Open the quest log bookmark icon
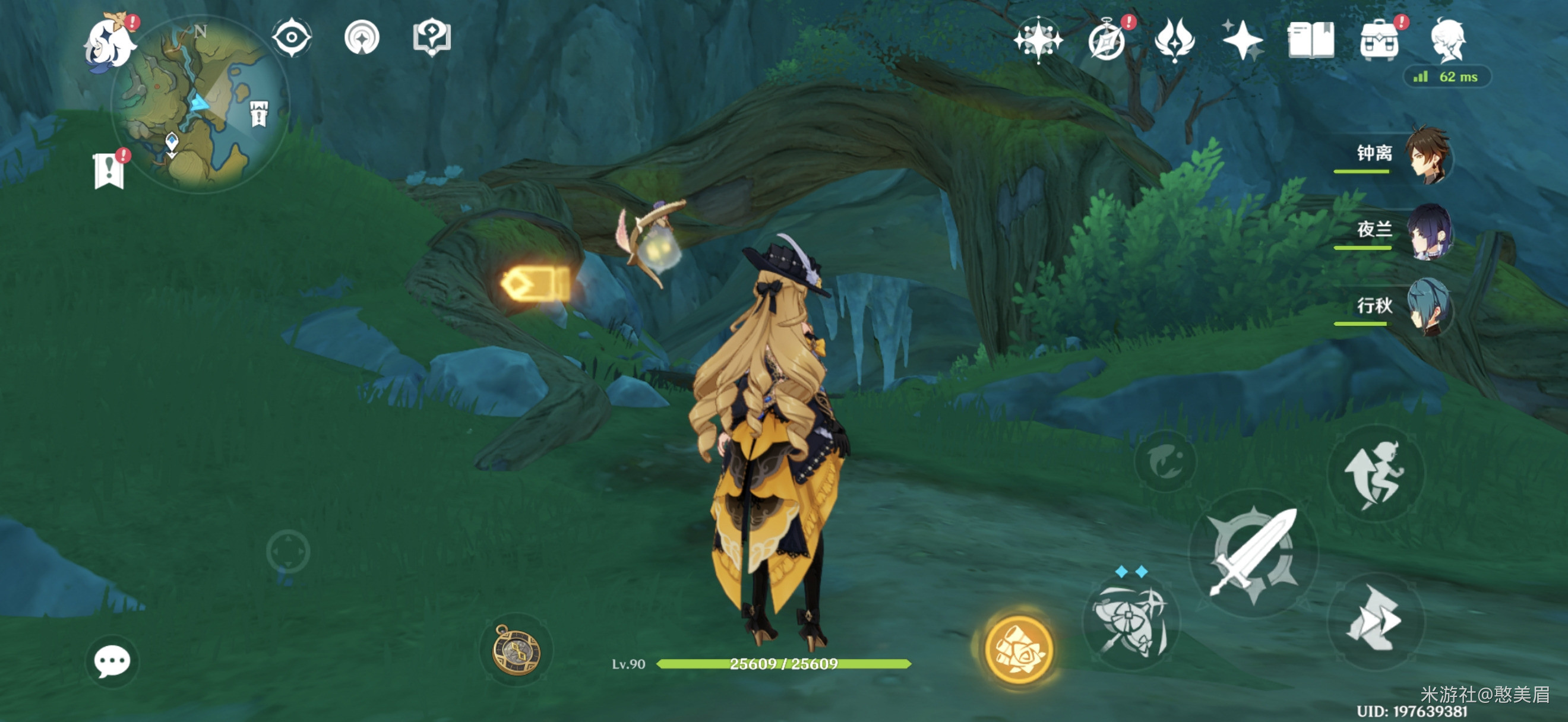The height and width of the screenshot is (722, 1568). point(109,170)
